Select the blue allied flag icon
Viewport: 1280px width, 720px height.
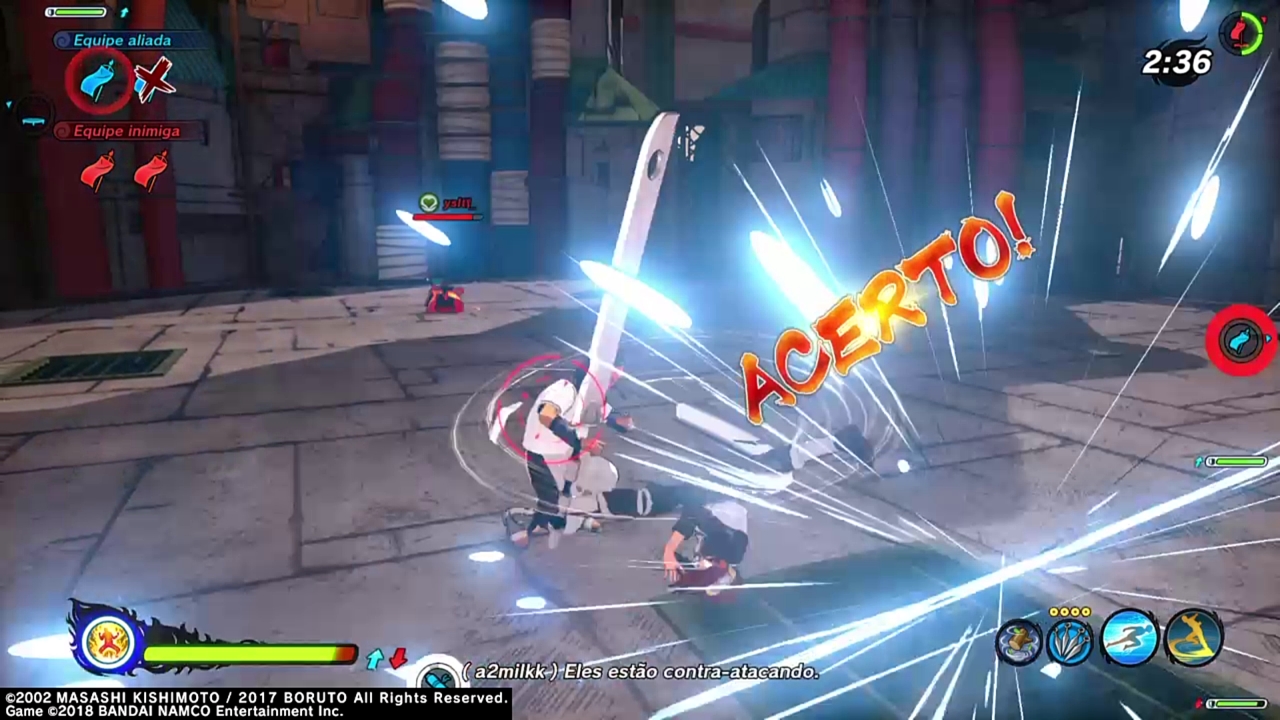click(x=95, y=80)
